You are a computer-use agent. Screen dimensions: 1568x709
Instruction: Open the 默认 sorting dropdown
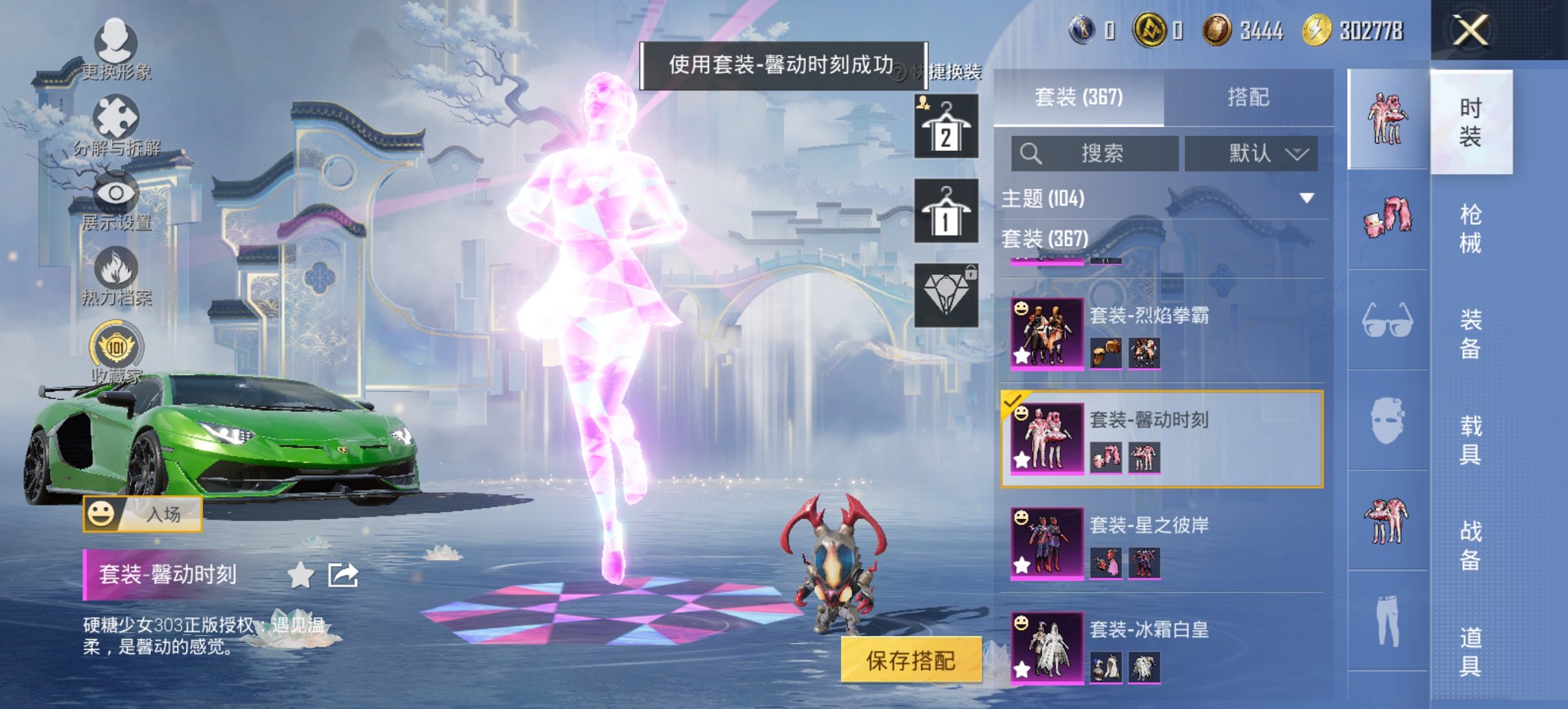point(1251,153)
